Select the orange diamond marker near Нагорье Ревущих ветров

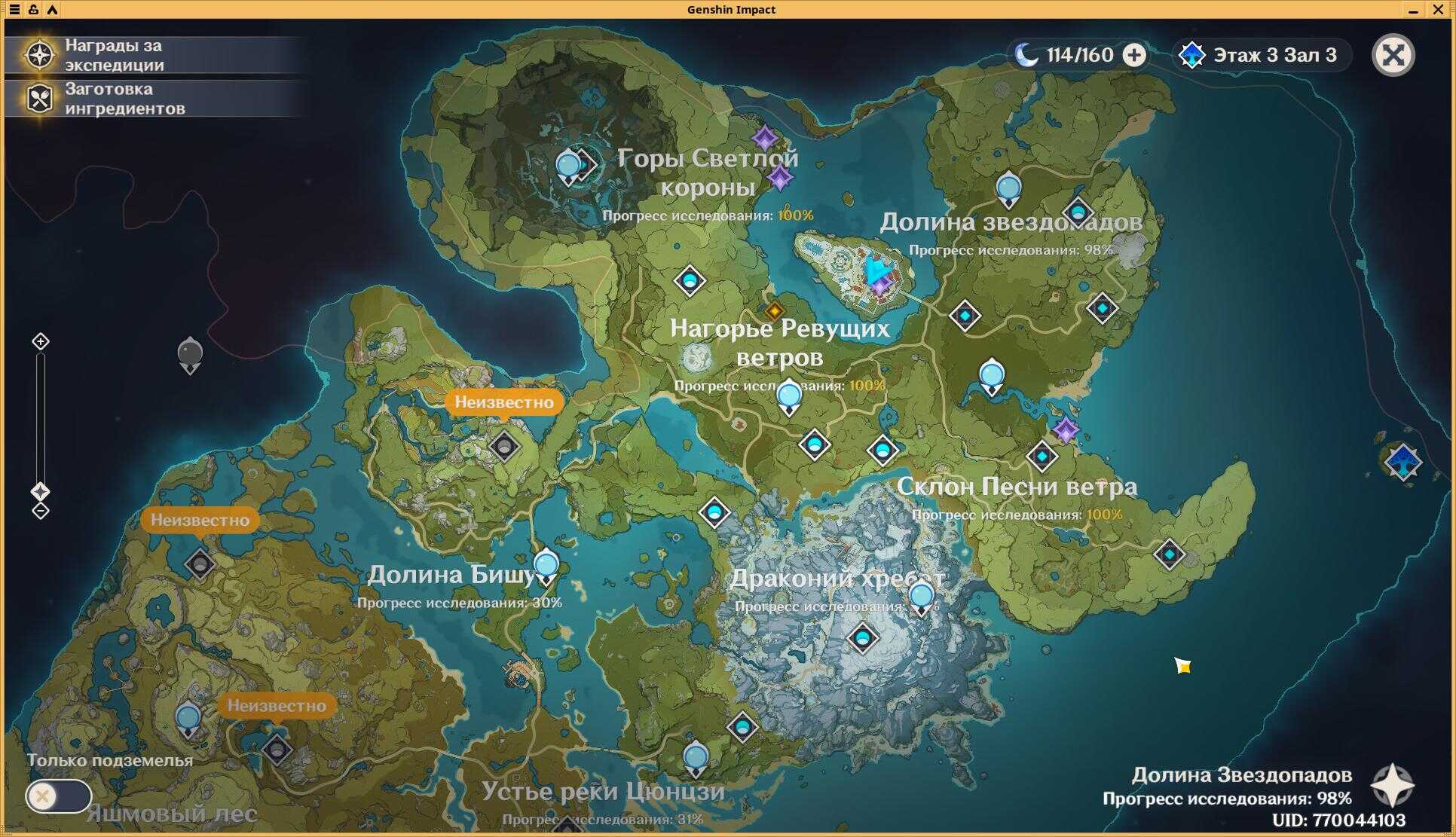coord(774,310)
